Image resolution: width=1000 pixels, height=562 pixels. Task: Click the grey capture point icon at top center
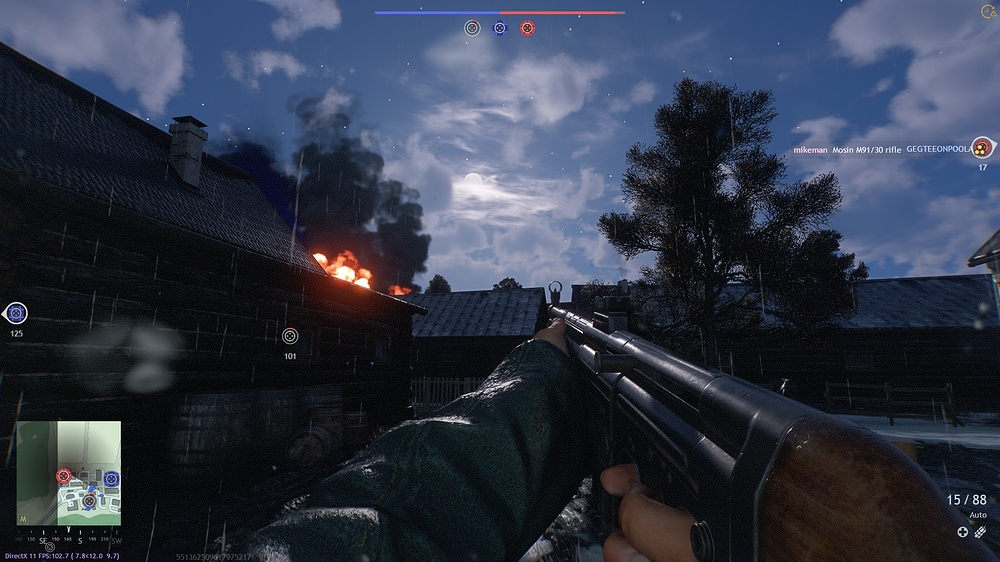pos(472,28)
